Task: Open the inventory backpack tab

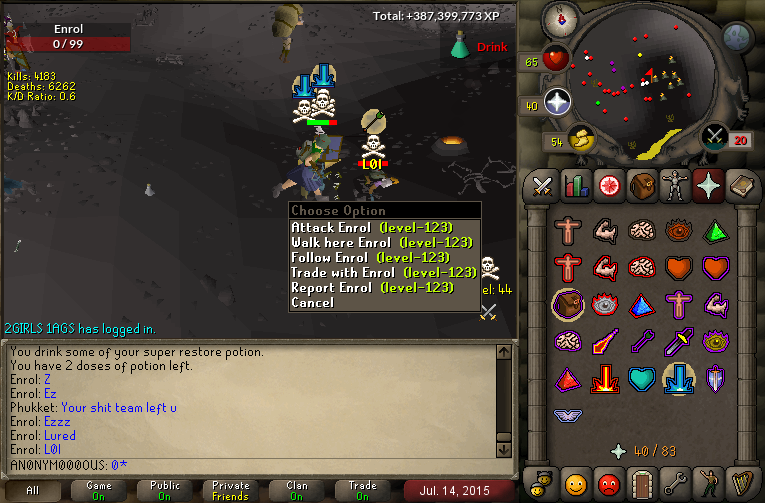Action: tap(641, 186)
